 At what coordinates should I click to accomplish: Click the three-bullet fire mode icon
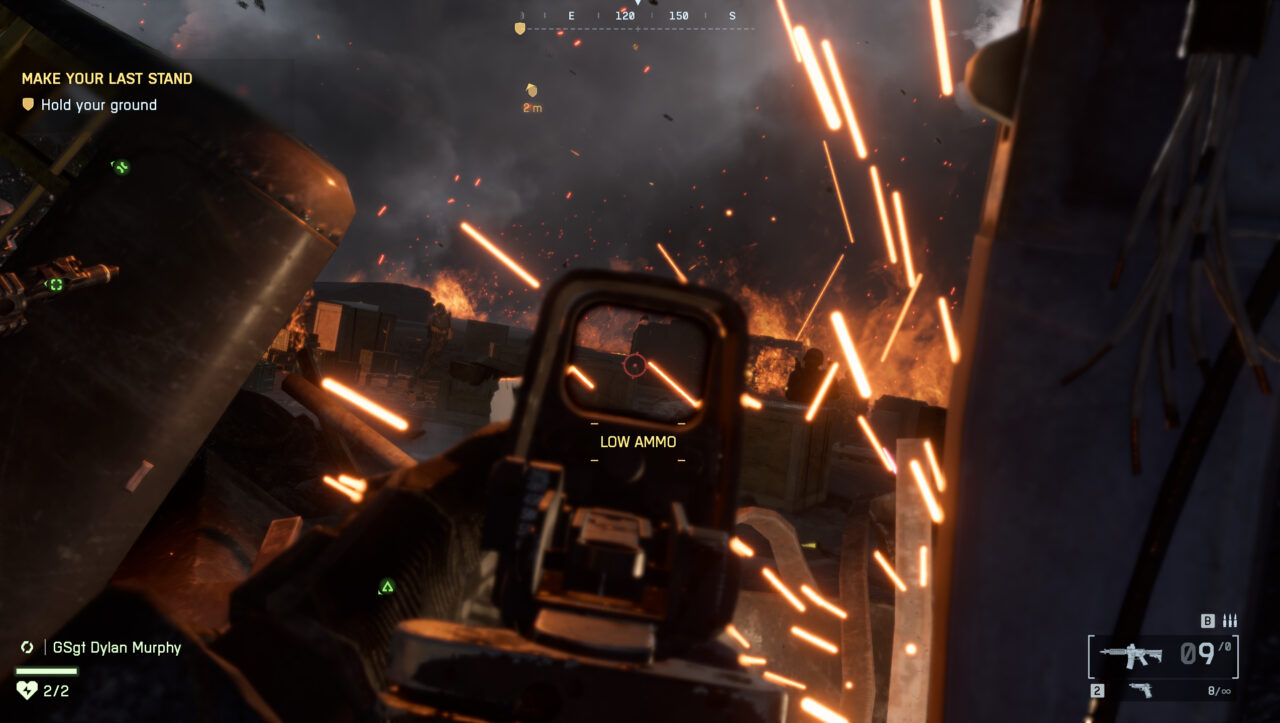point(1229,621)
